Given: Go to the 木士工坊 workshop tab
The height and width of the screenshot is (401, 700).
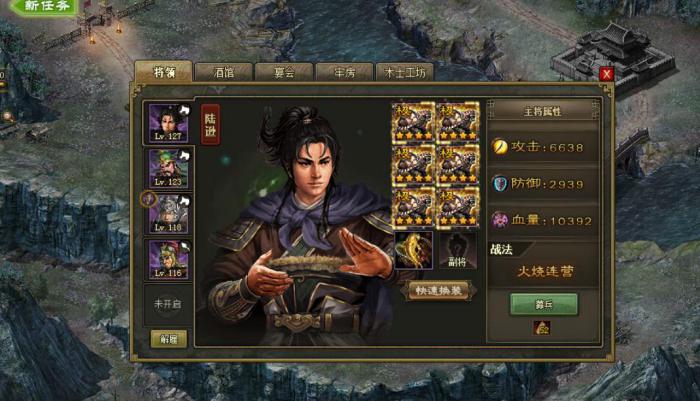Looking at the screenshot, I should pyautogui.click(x=405, y=72).
